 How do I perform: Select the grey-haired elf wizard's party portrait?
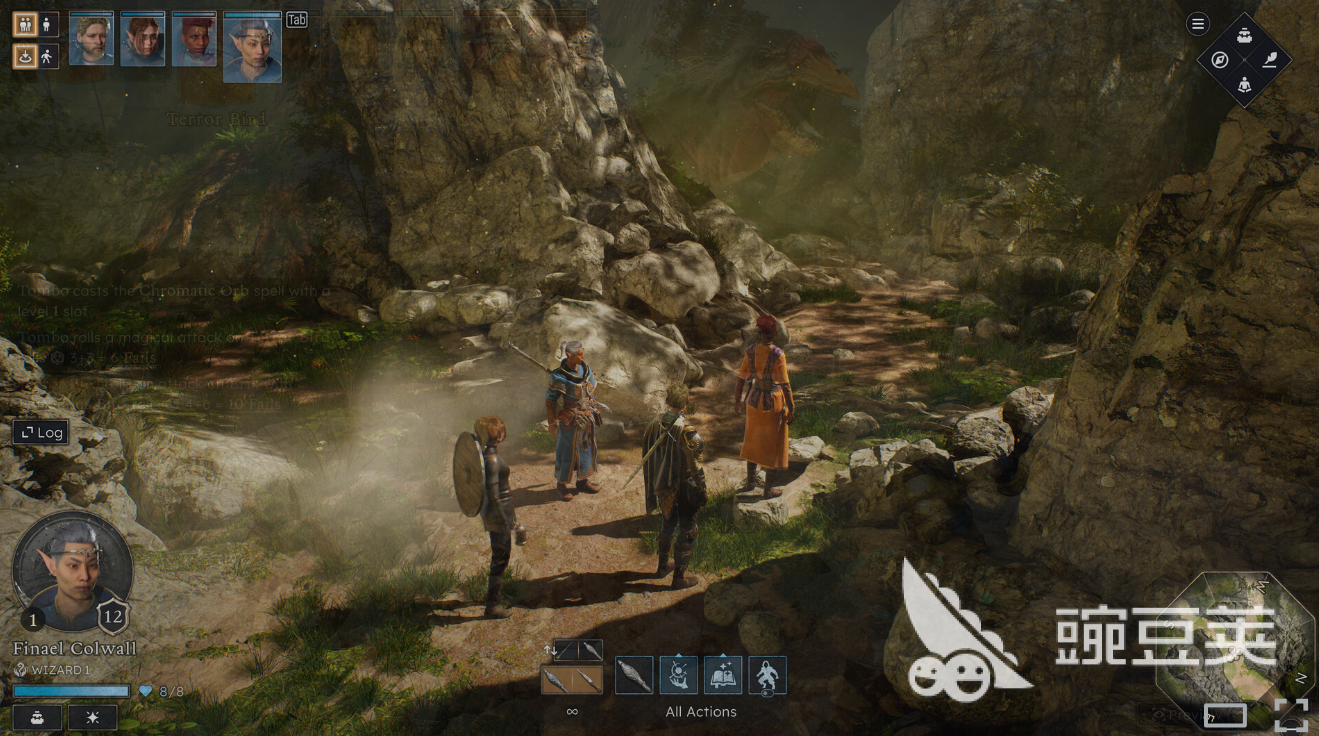pos(252,48)
